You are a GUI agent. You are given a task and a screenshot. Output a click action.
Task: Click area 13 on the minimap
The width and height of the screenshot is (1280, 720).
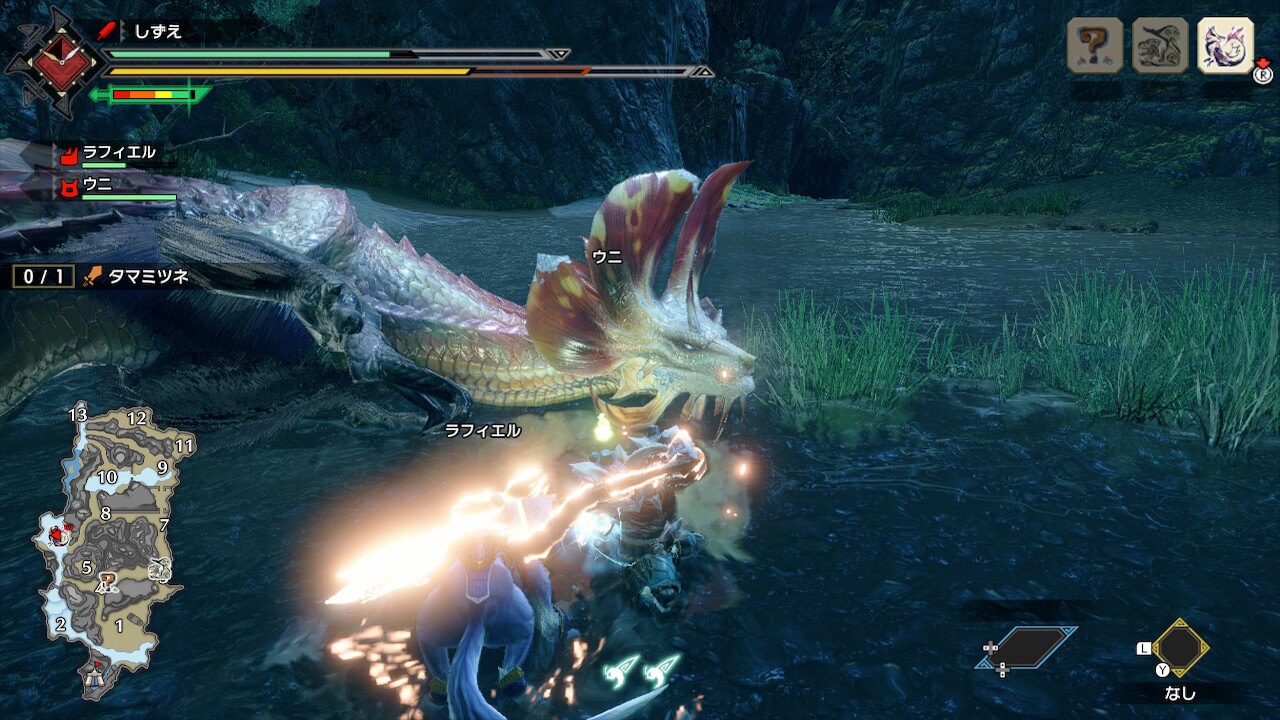(77, 414)
